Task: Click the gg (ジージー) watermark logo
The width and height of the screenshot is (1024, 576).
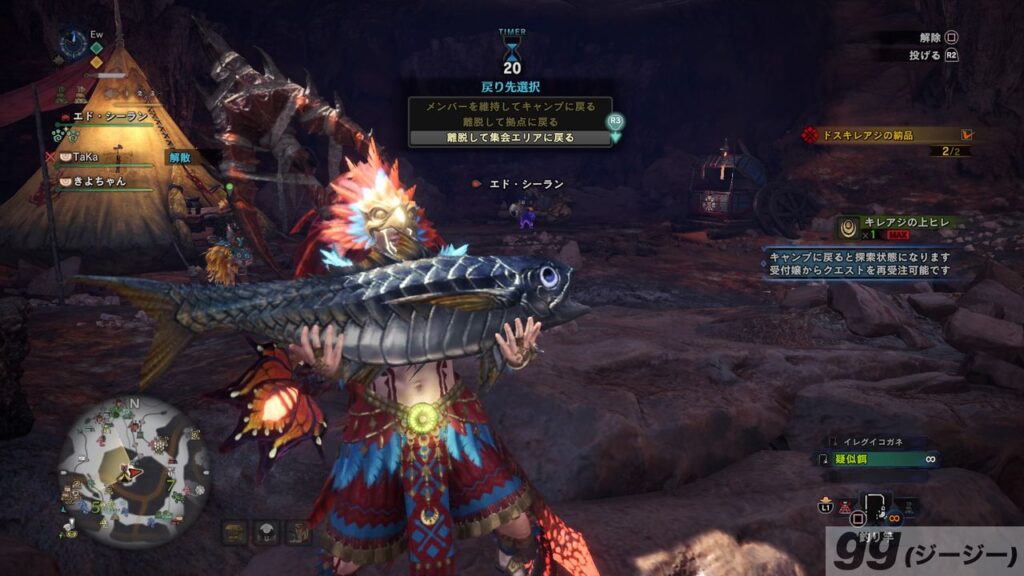Action: click(923, 551)
